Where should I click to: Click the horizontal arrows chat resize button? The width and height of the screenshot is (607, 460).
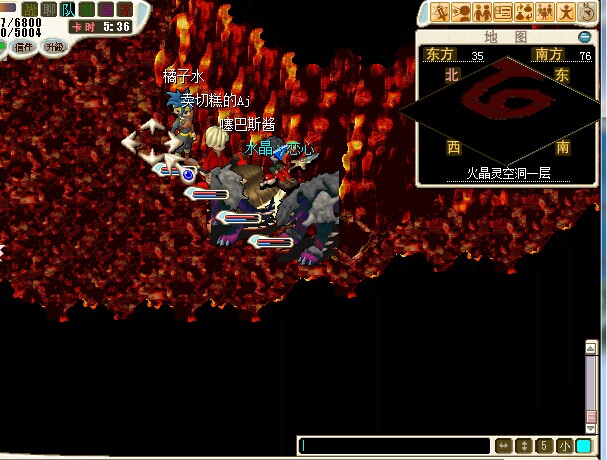(504, 445)
